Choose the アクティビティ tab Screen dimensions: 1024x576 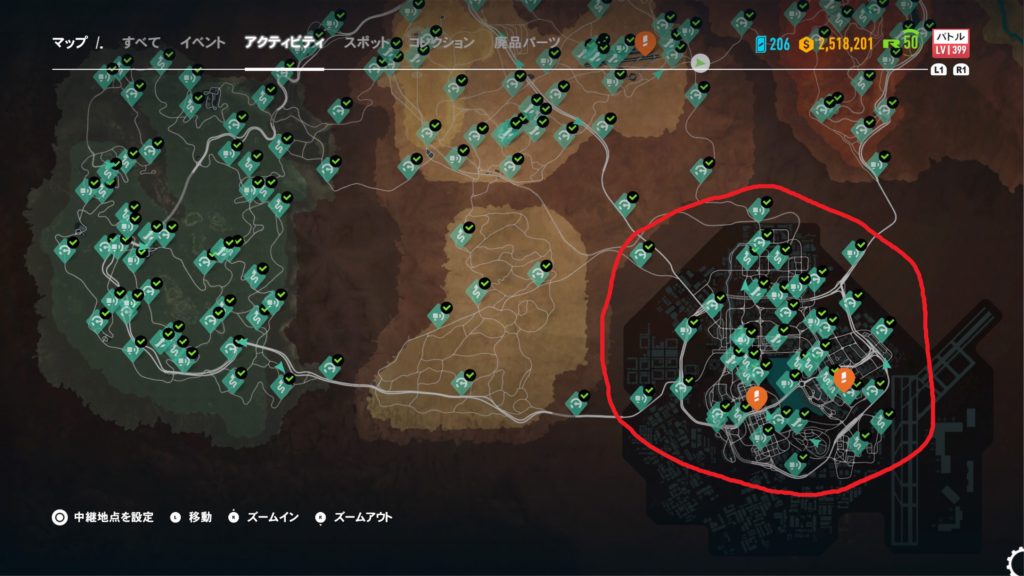click(x=283, y=43)
